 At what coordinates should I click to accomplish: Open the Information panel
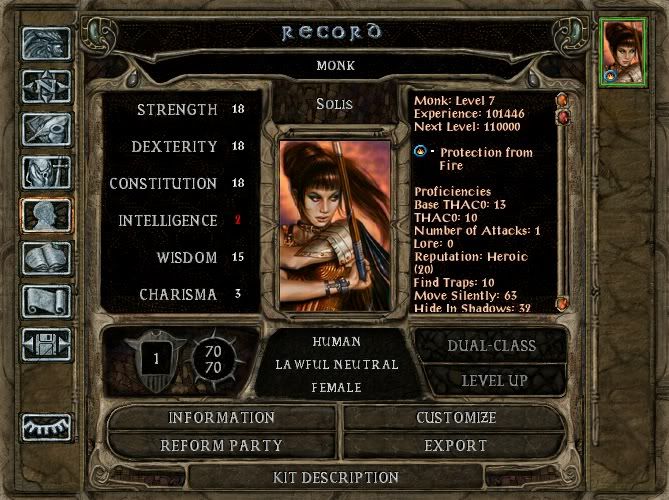221,417
